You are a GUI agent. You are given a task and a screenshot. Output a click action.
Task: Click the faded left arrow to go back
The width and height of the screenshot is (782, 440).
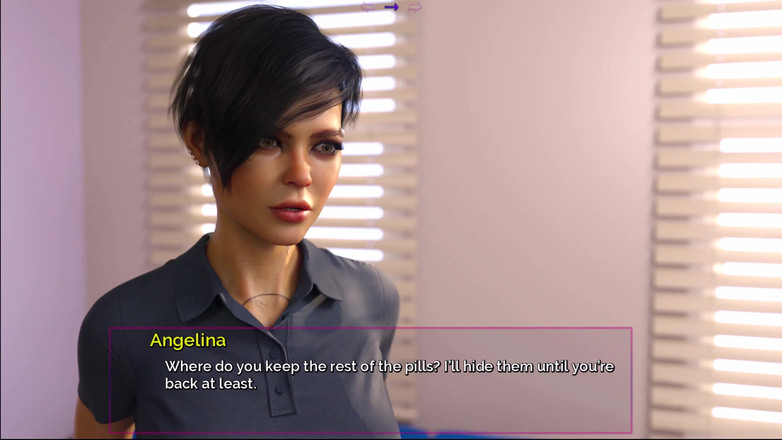pos(368,7)
